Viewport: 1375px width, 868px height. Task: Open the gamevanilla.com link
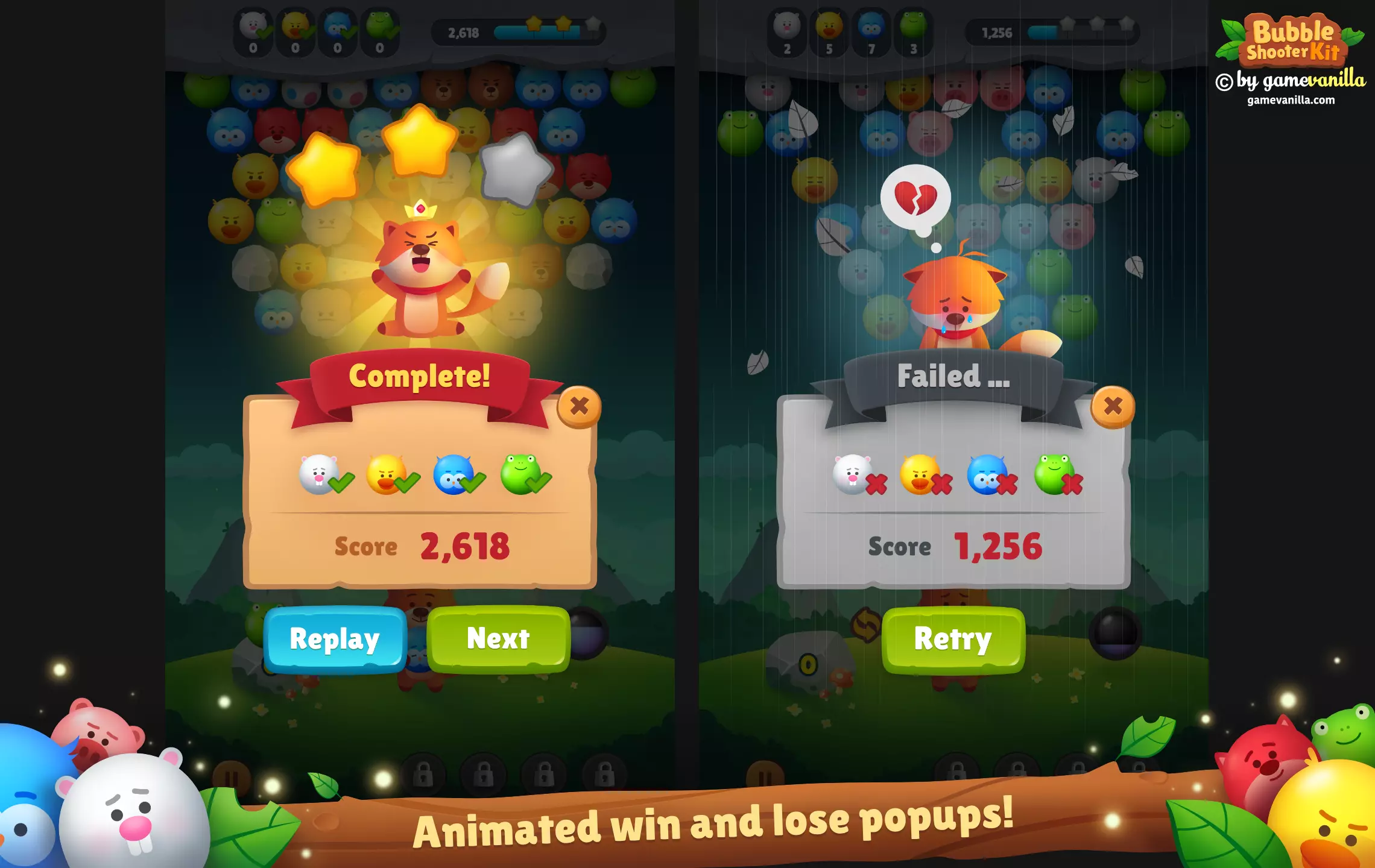point(1291,100)
